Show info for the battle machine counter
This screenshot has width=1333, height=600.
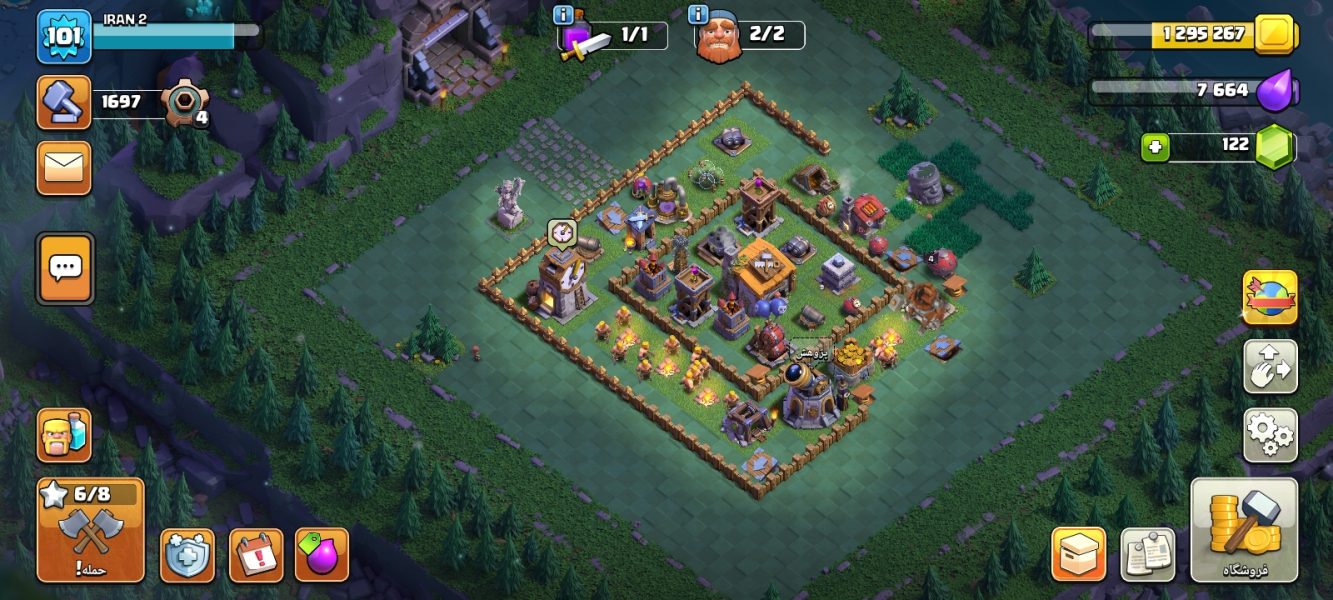[x=563, y=15]
